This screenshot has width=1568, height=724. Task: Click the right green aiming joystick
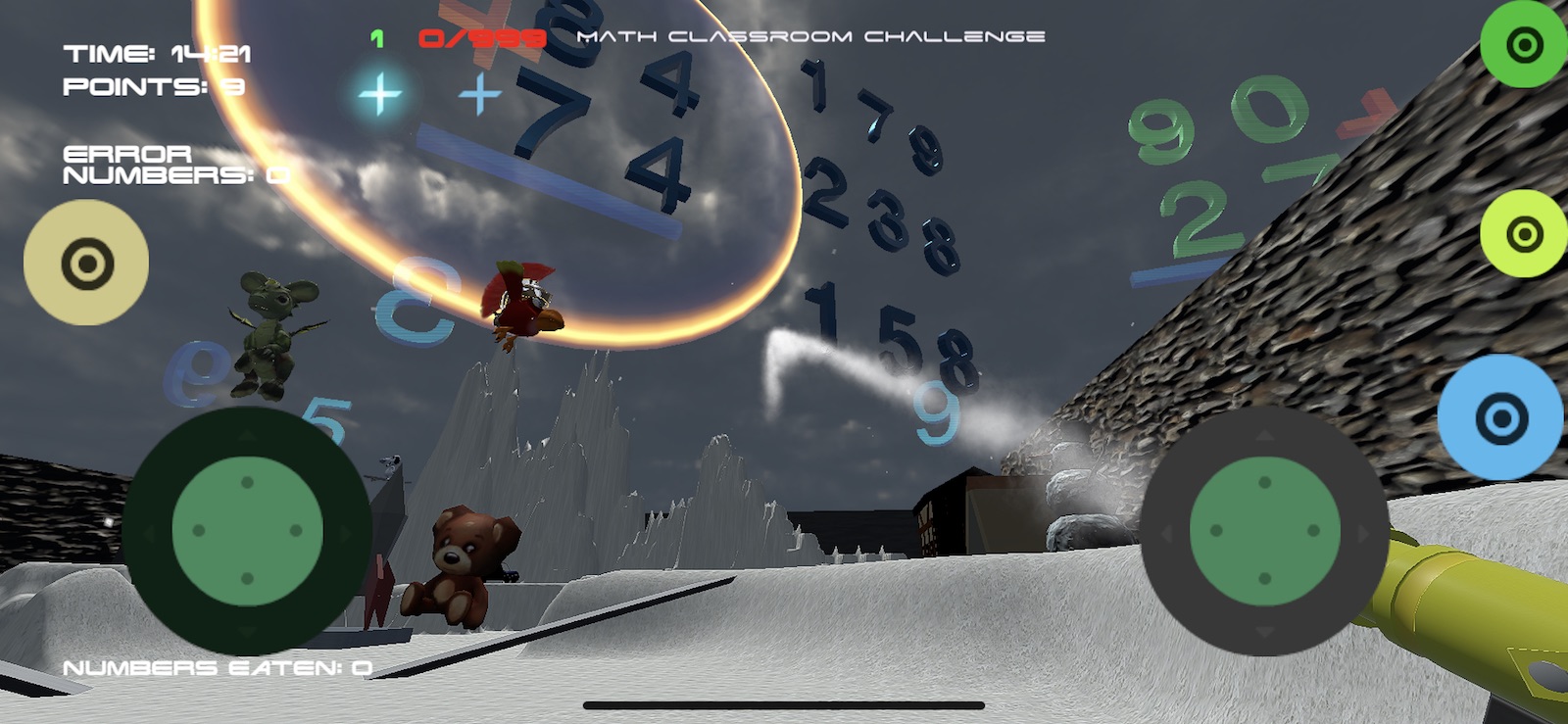(x=1264, y=530)
